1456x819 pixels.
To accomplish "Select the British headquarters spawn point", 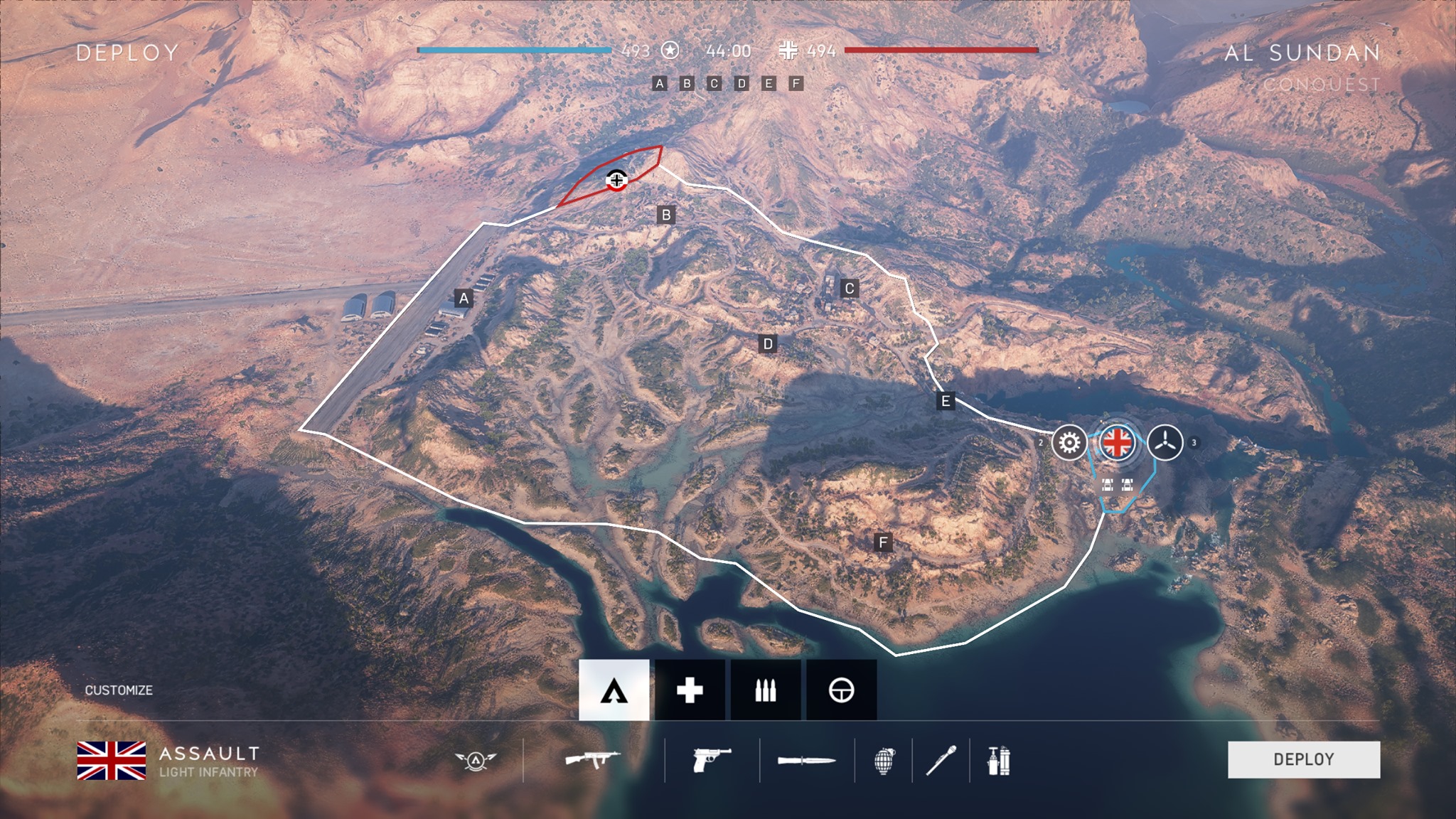I will tap(1117, 443).
